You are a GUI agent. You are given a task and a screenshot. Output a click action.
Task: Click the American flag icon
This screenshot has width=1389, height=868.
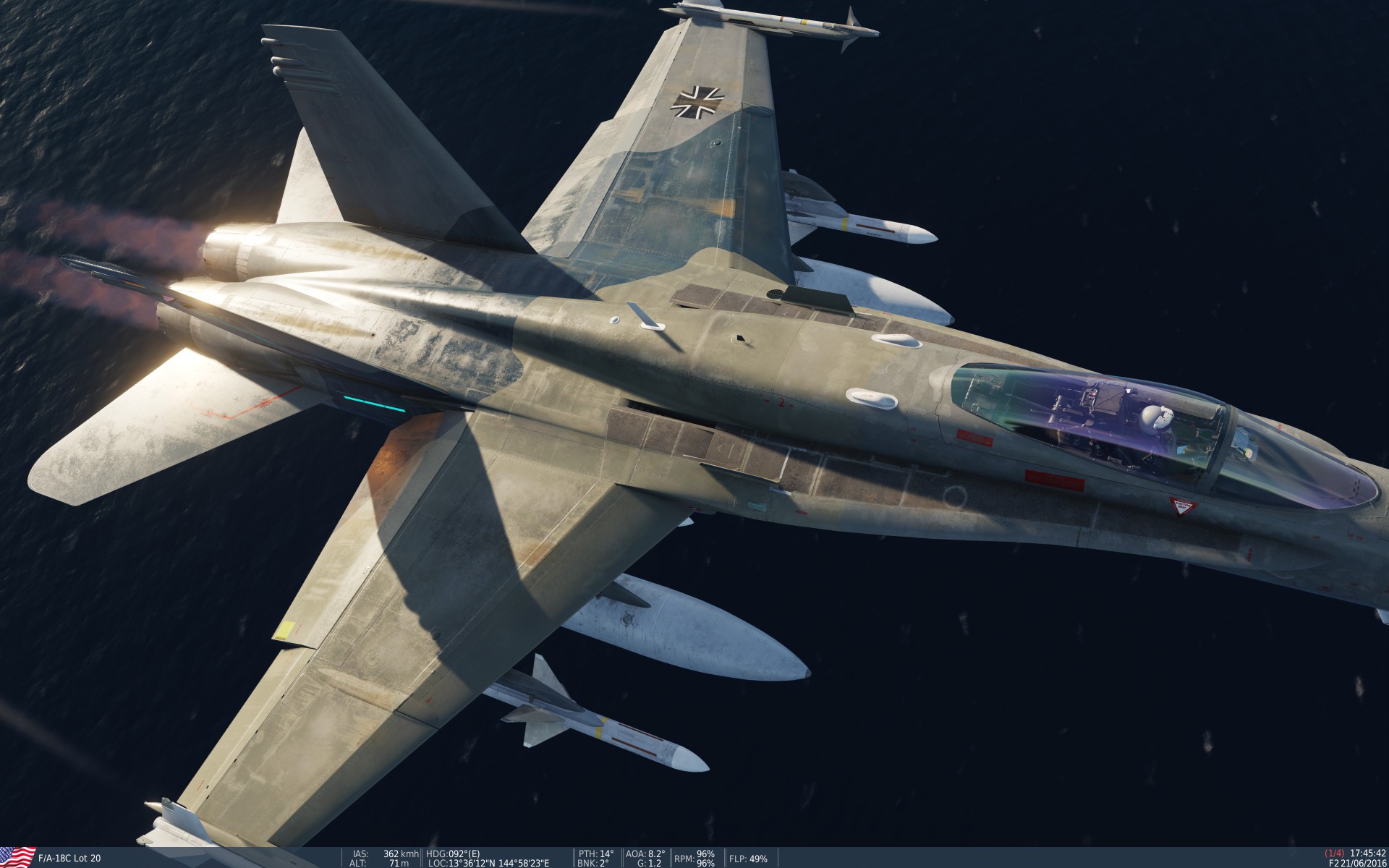pyautogui.click(x=16, y=858)
